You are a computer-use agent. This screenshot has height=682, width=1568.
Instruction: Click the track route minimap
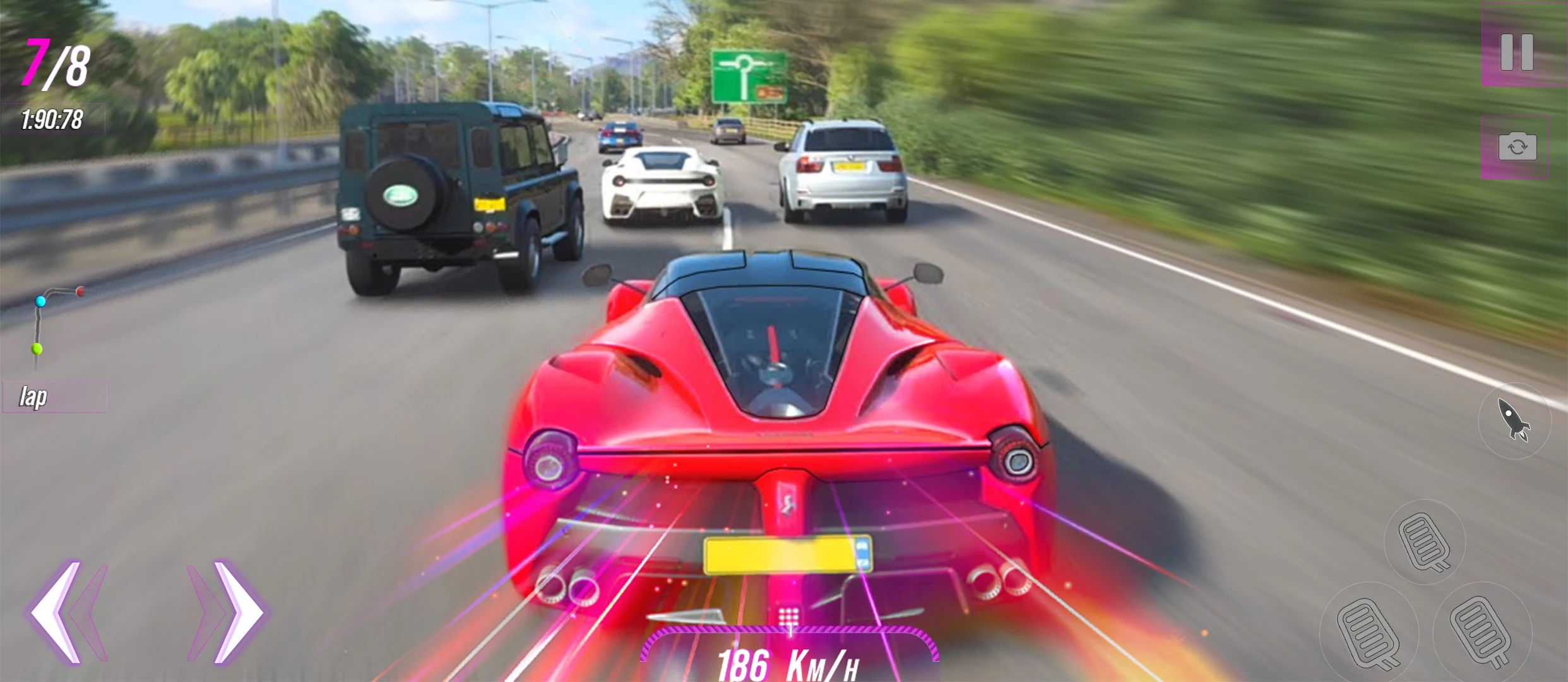click(x=54, y=326)
